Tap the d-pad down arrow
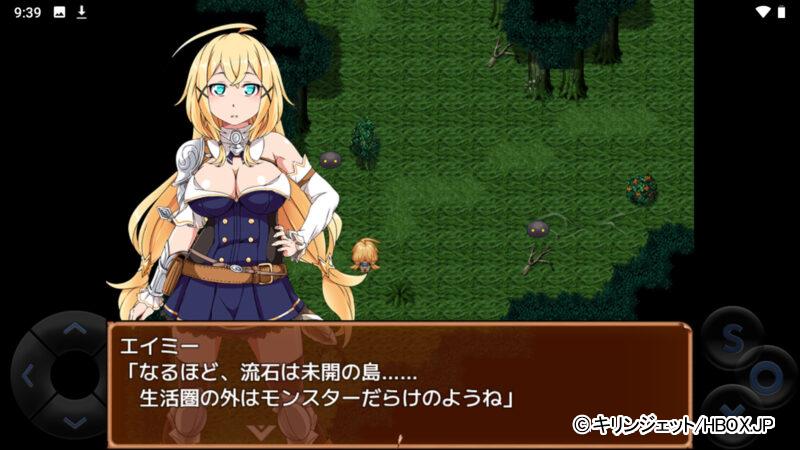Screen dimensions: 800x450 click(73, 422)
